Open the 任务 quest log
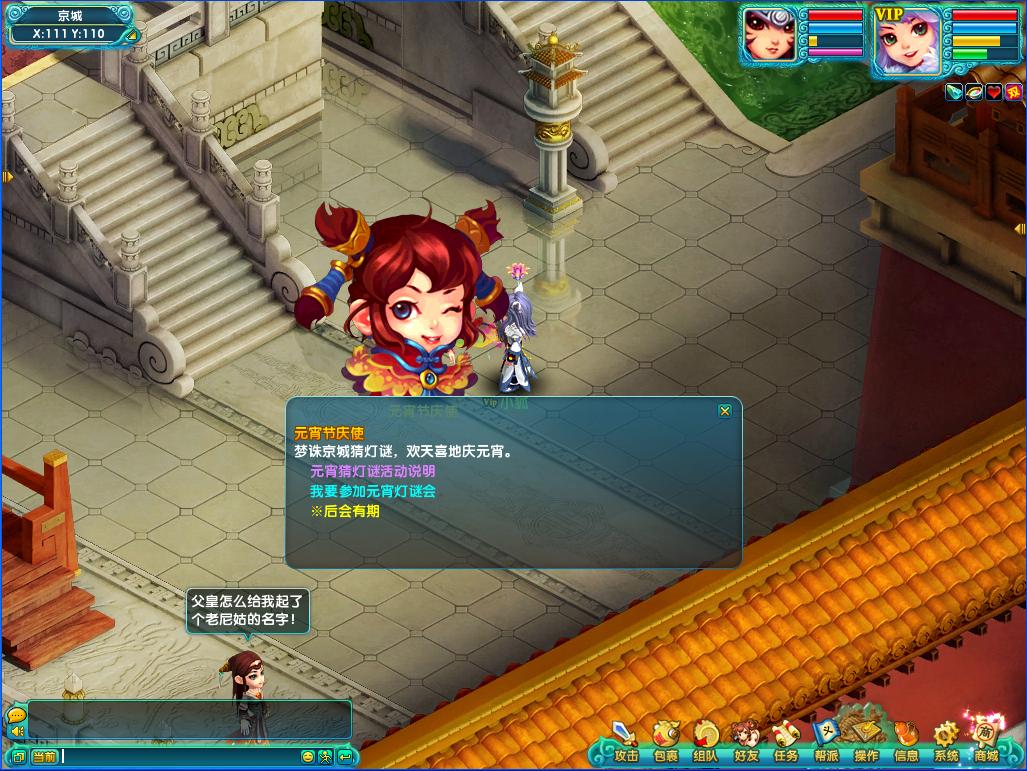The height and width of the screenshot is (771, 1027). pos(785,742)
